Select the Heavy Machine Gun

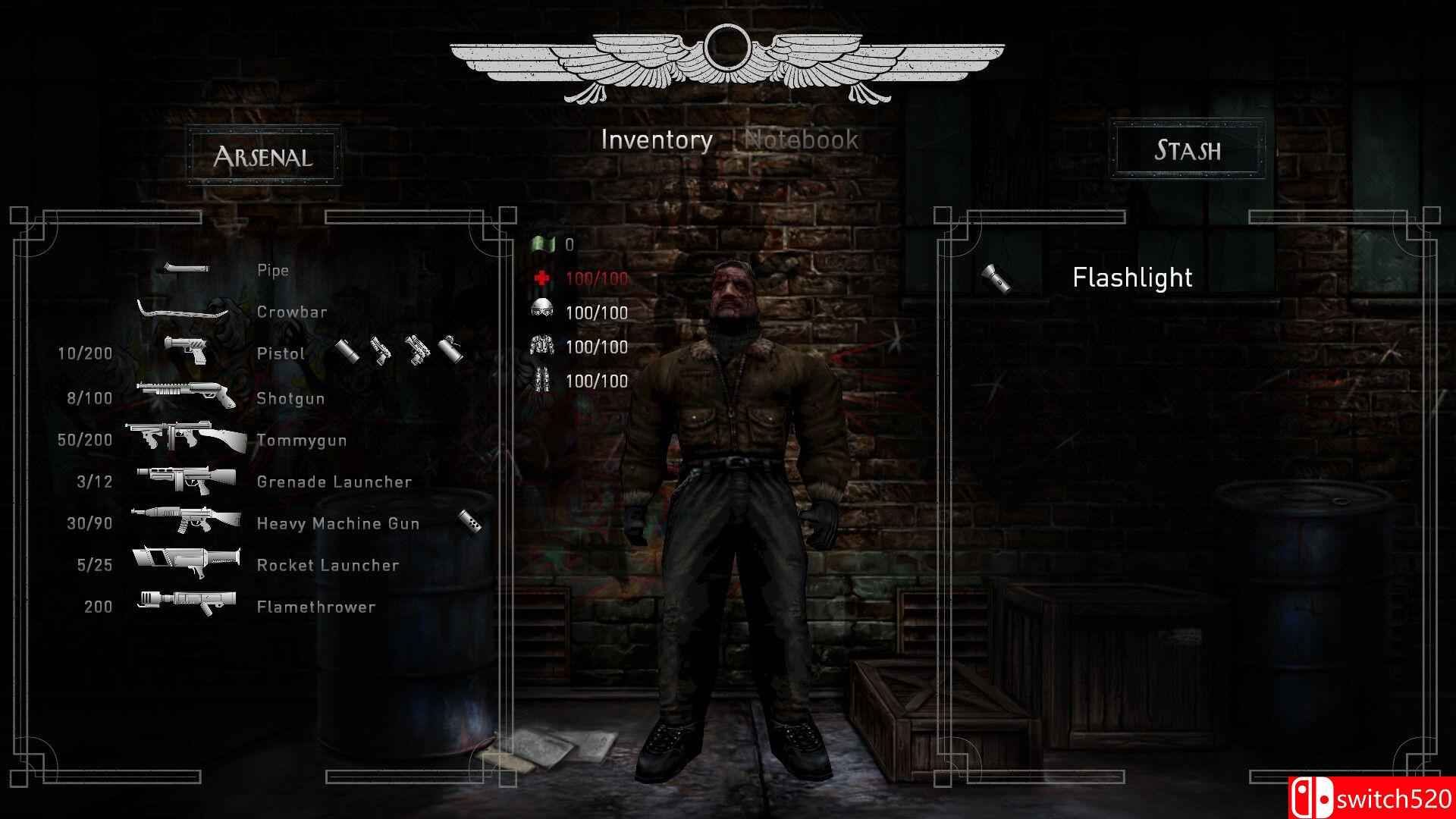(x=337, y=523)
